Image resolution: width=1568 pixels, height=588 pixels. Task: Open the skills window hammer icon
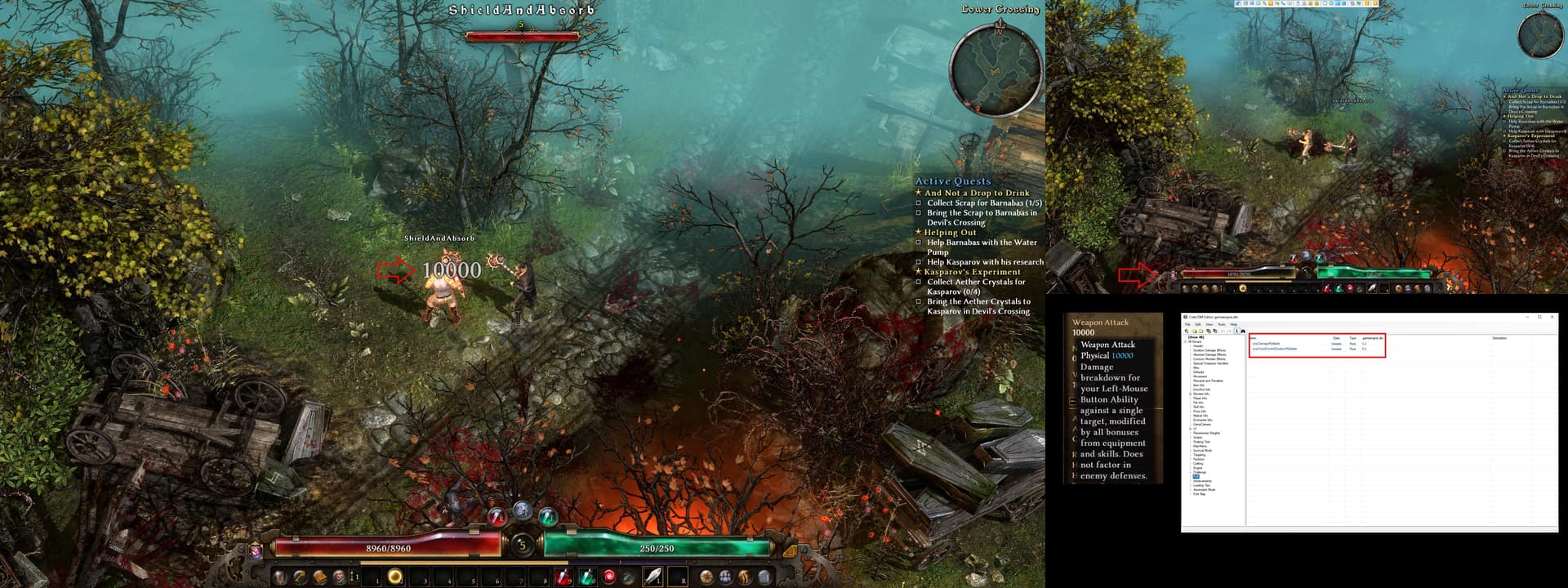tap(300, 577)
